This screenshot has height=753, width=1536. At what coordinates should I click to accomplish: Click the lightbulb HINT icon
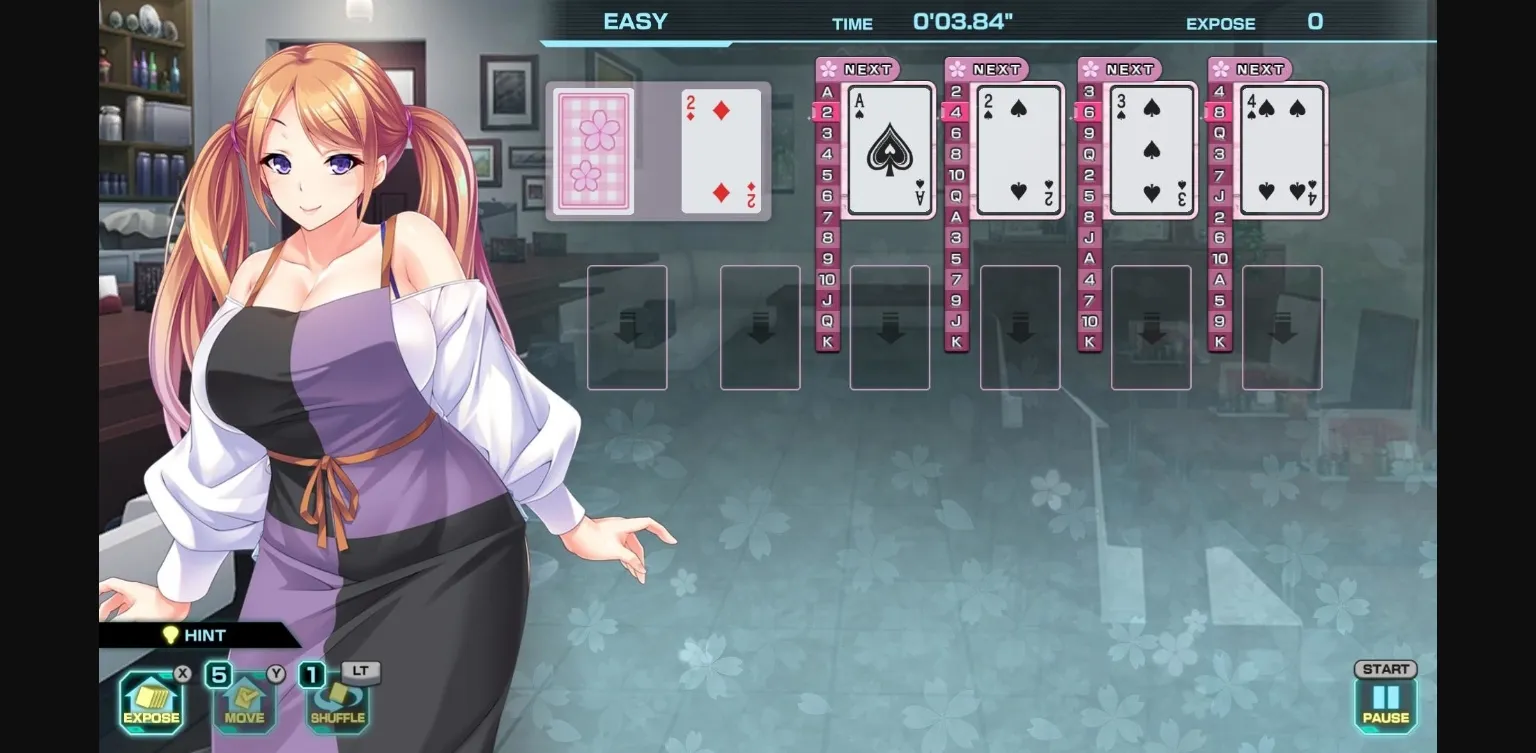pyautogui.click(x=172, y=634)
